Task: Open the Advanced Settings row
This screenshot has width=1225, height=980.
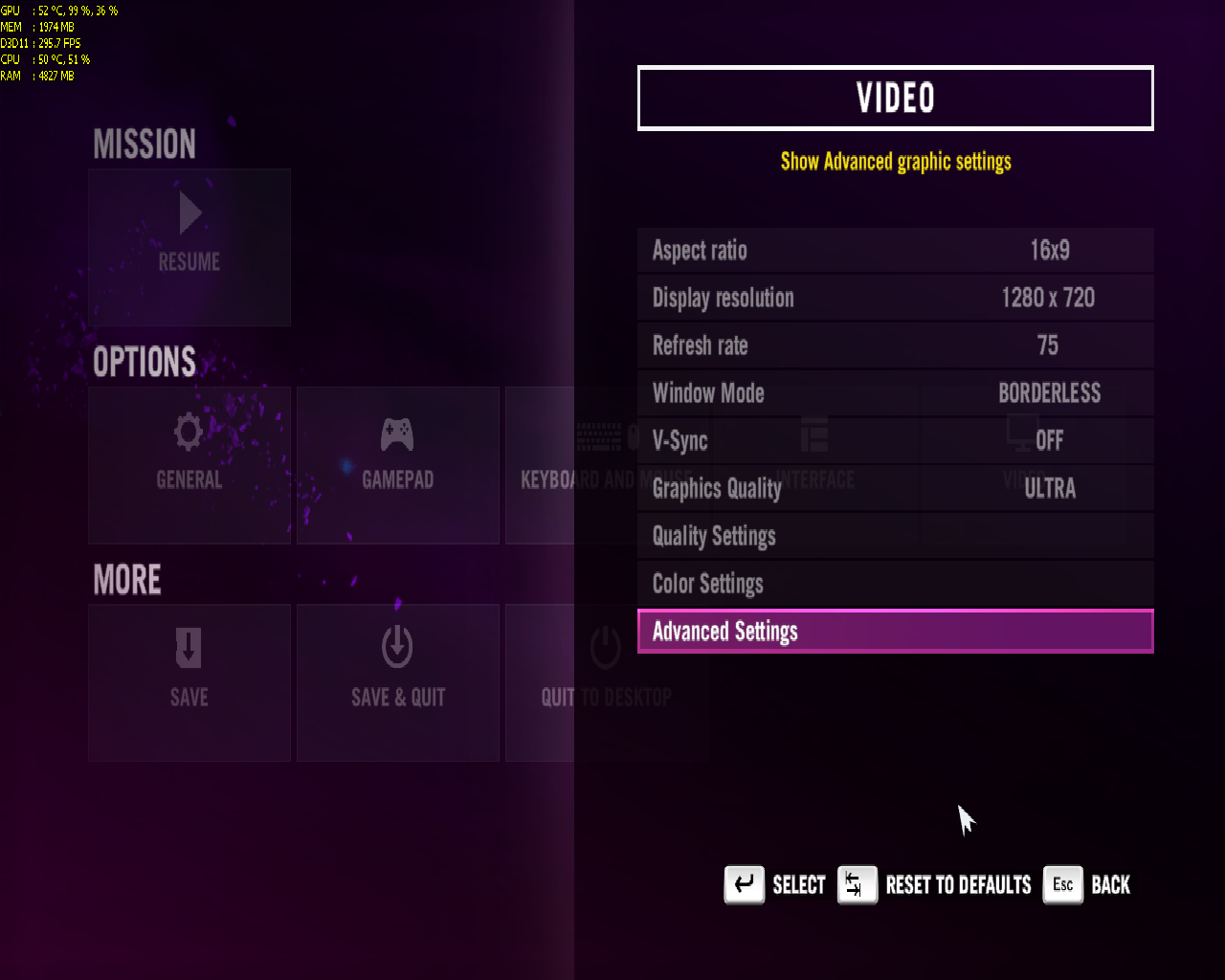Action: coord(895,632)
